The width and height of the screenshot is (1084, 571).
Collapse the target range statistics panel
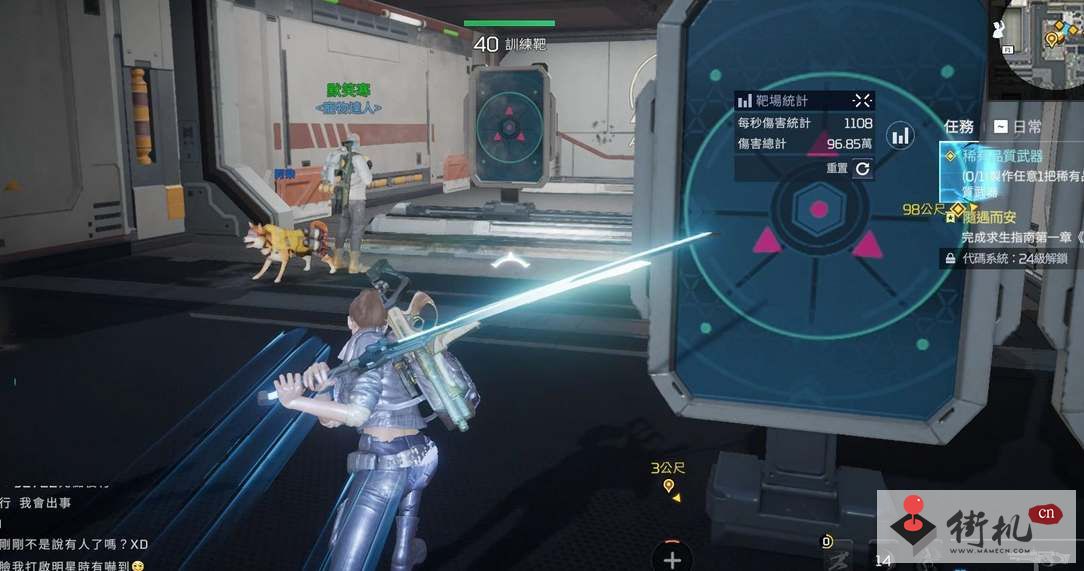[x=862, y=100]
